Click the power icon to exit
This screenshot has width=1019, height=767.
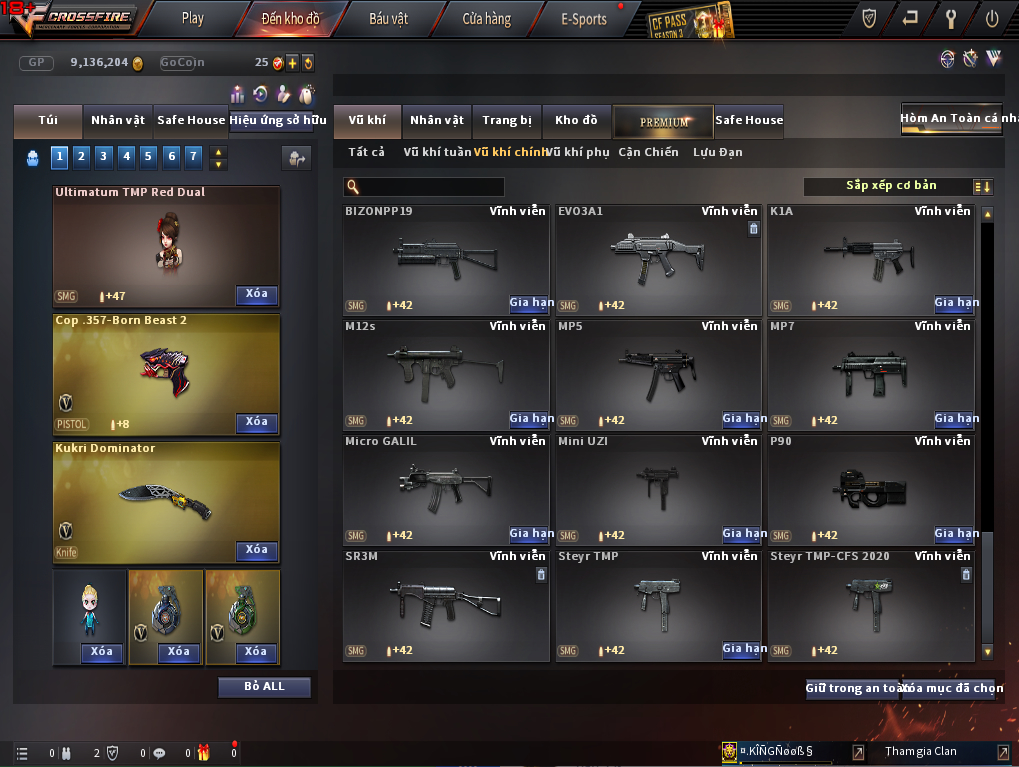(991, 18)
